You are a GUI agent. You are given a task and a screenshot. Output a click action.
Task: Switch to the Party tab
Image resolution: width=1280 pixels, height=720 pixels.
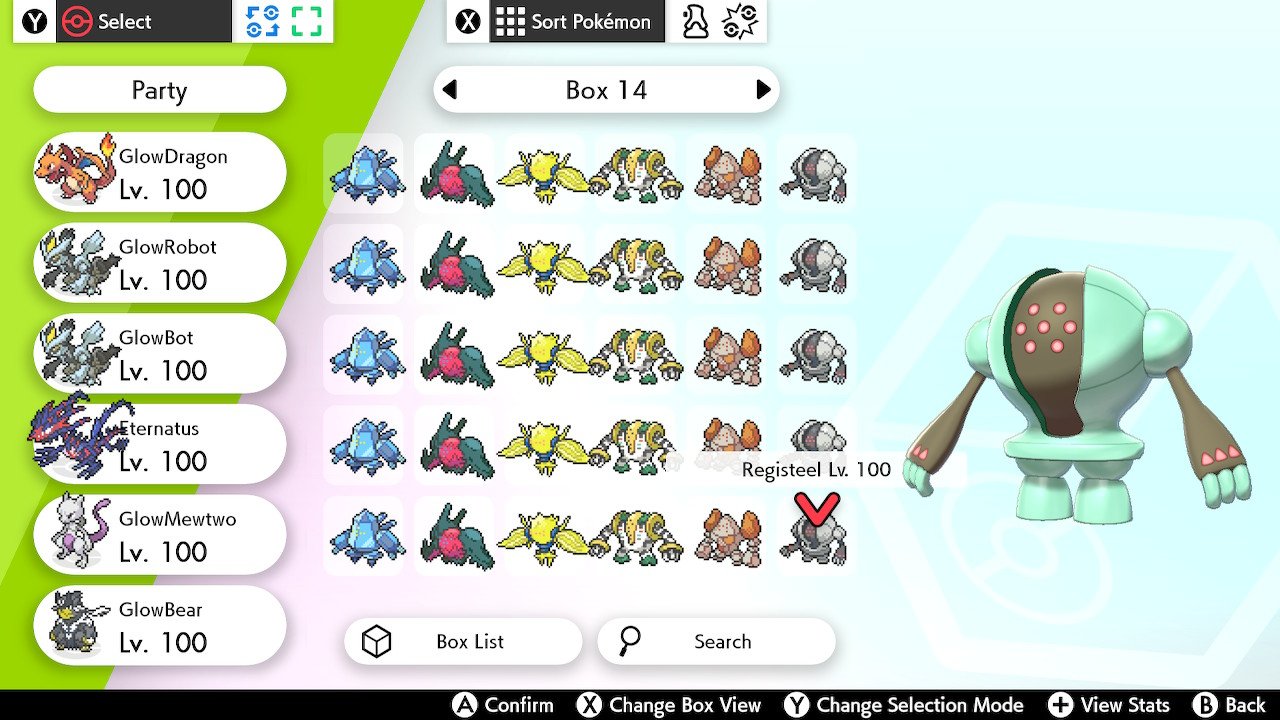[159, 90]
